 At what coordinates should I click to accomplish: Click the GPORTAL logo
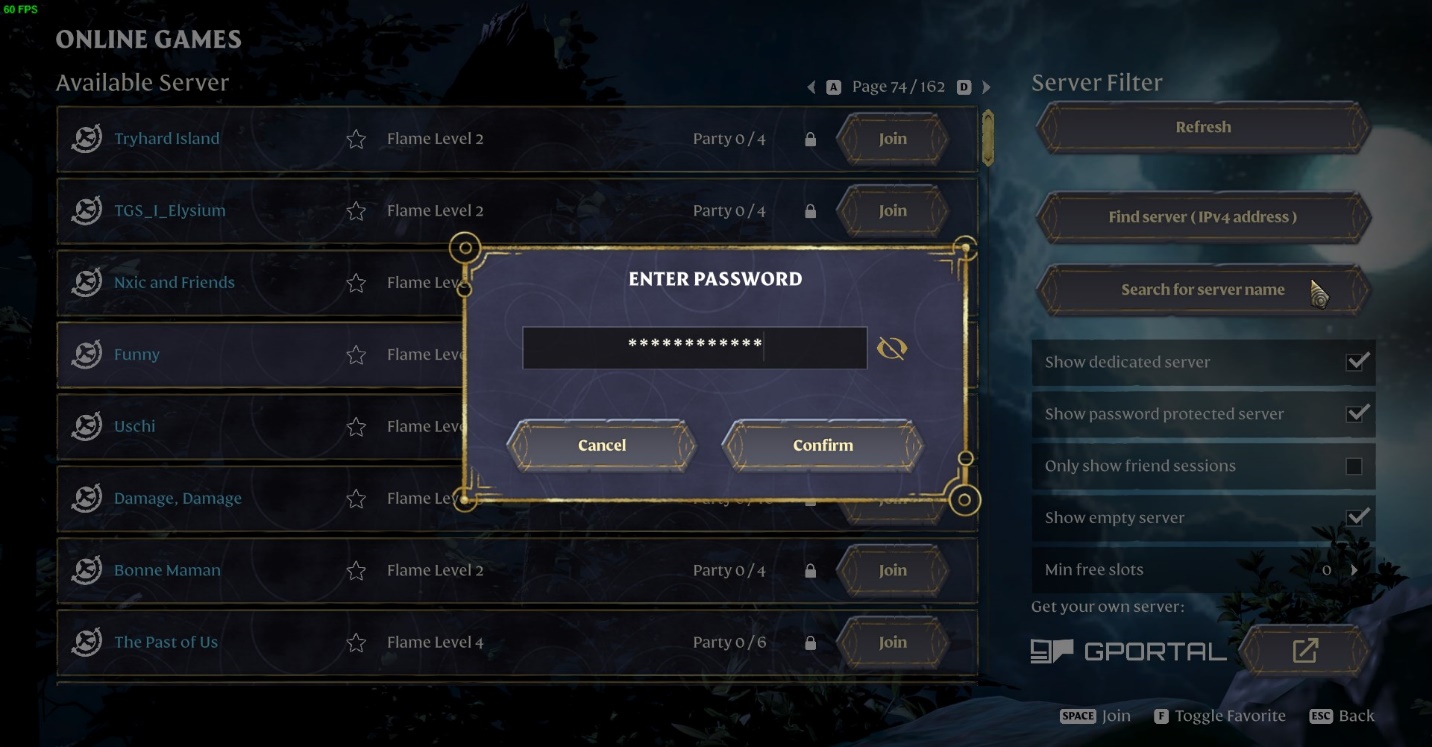point(1130,650)
